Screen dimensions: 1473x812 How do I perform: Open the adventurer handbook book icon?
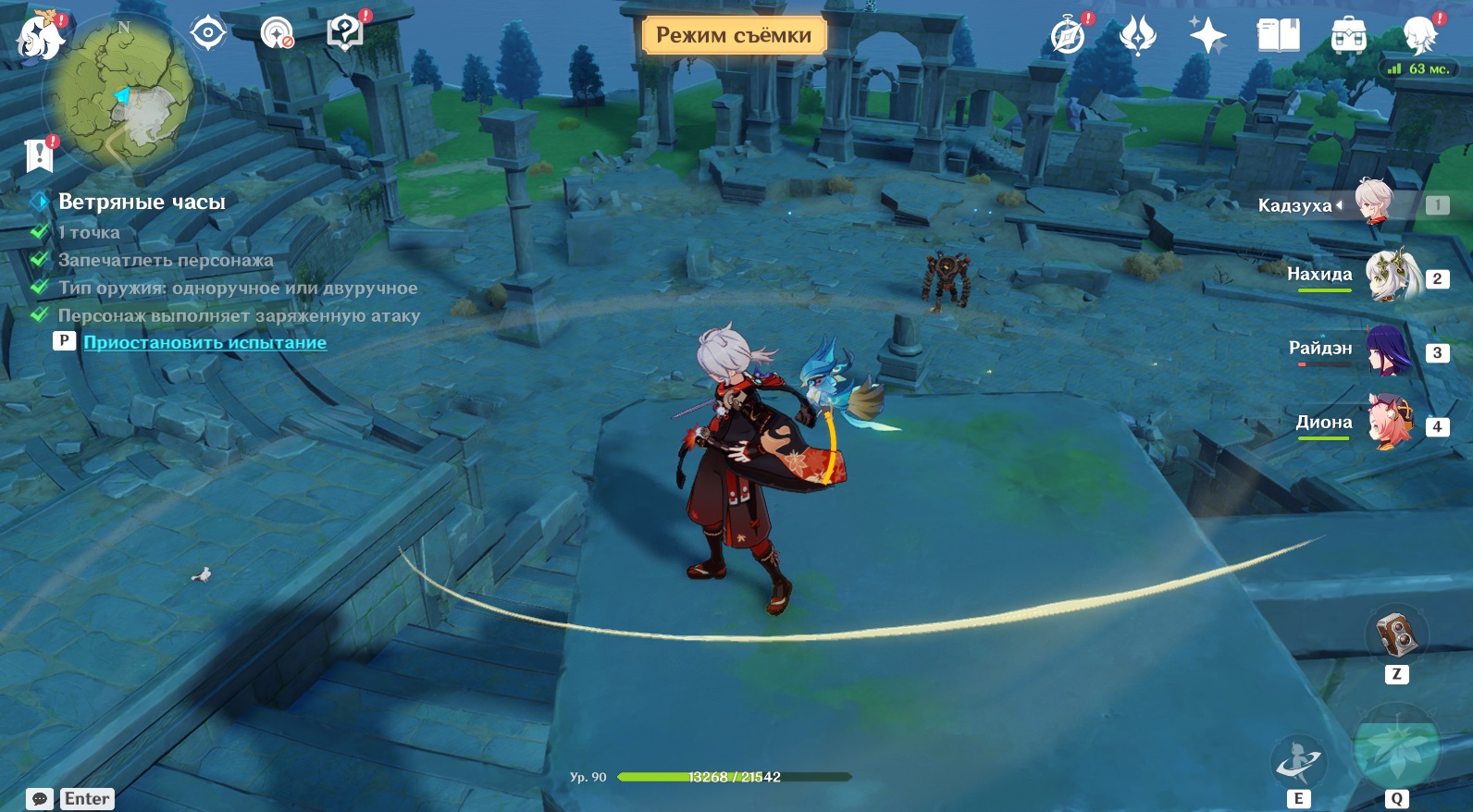click(x=1278, y=37)
